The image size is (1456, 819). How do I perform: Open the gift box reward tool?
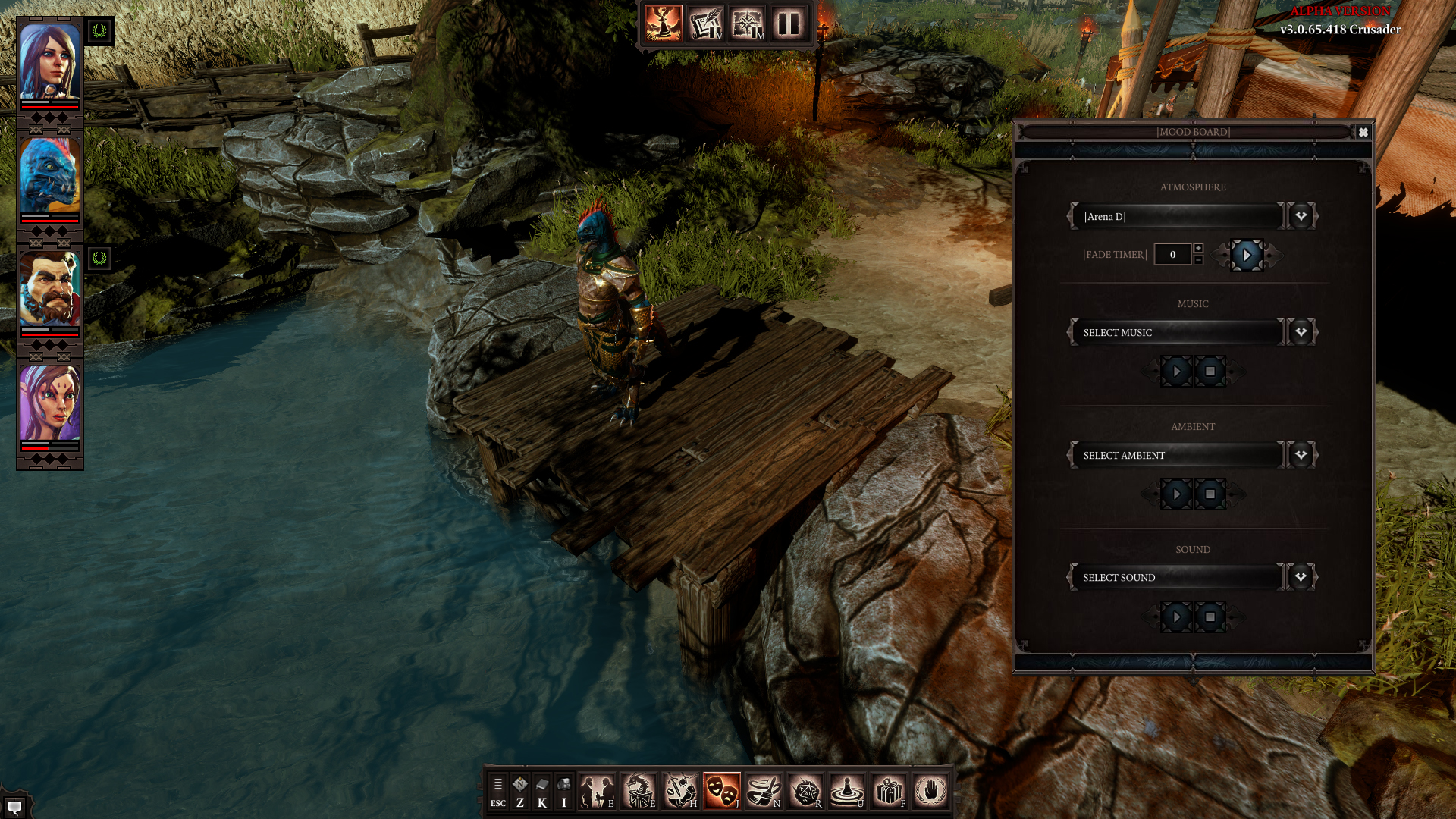click(x=888, y=791)
